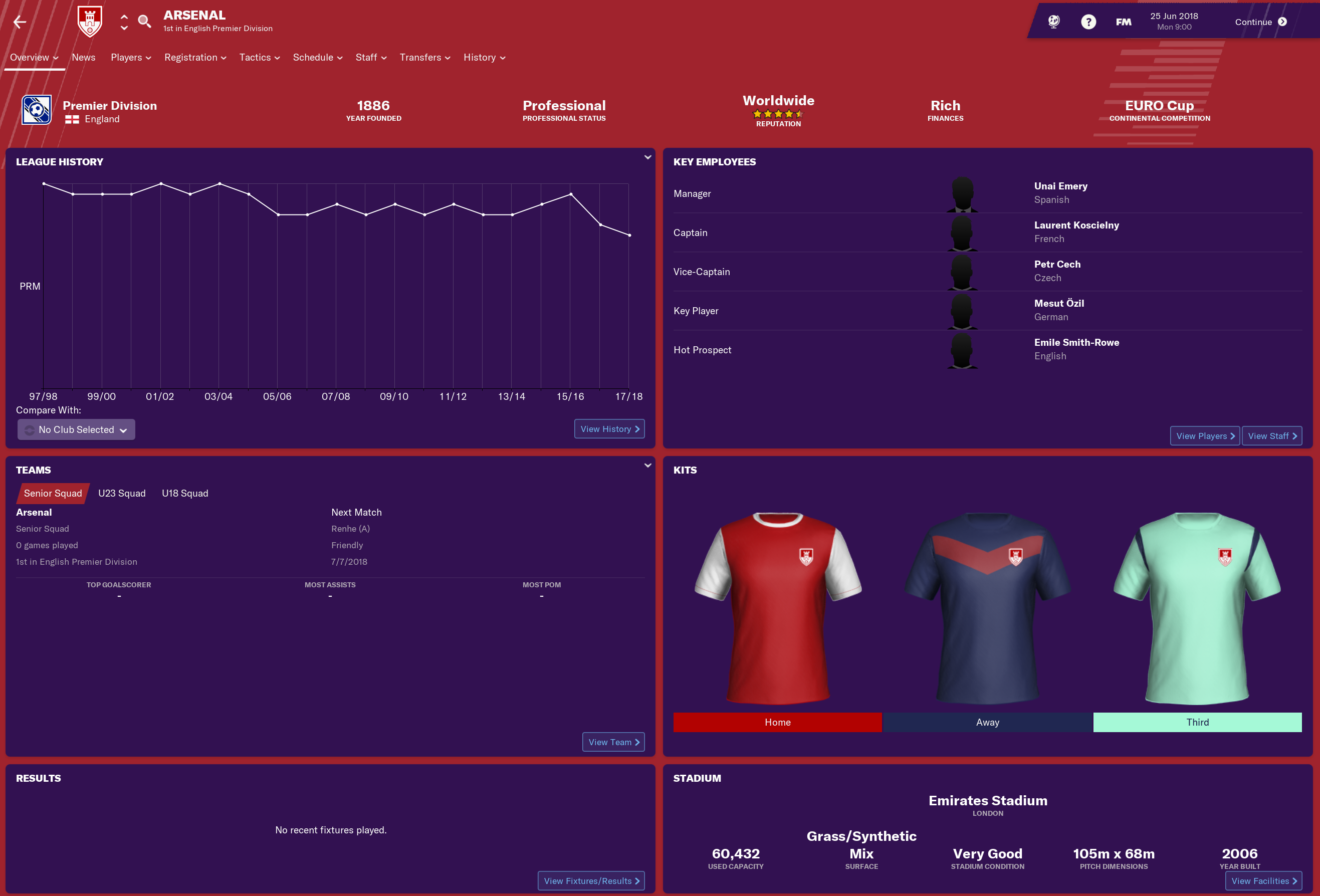The width and height of the screenshot is (1320, 896).
Task: Click the View Fixtures/Results button
Action: [591, 880]
